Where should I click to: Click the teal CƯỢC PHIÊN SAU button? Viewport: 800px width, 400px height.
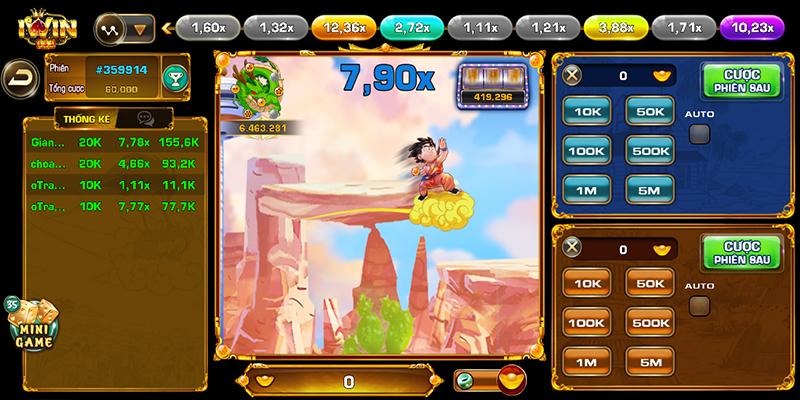[740, 77]
